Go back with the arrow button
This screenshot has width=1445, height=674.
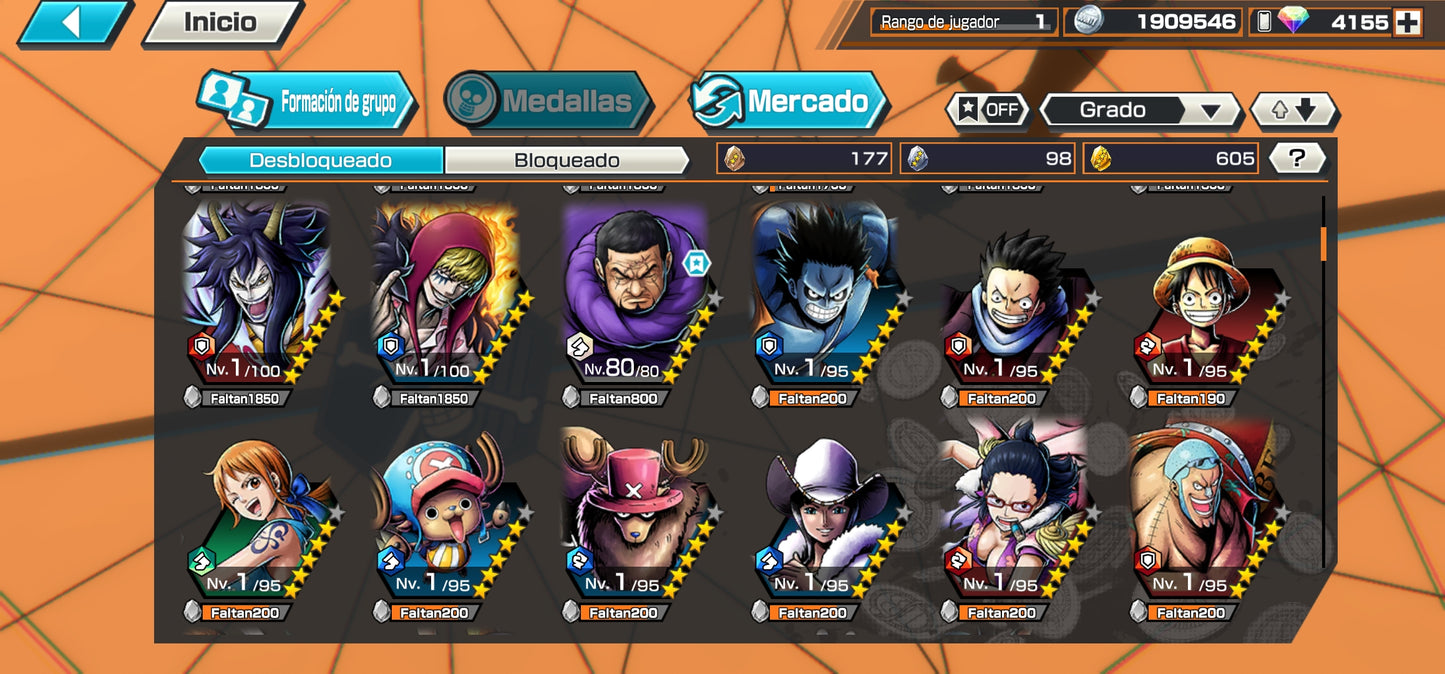72,22
